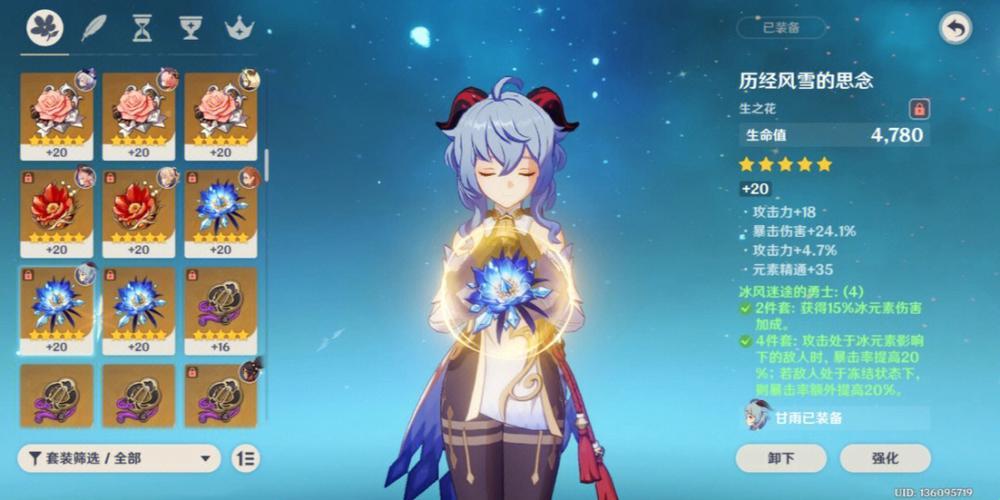Toggle the red lock icon on artifact details
This screenshot has height=500, width=1000.
coord(917,109)
